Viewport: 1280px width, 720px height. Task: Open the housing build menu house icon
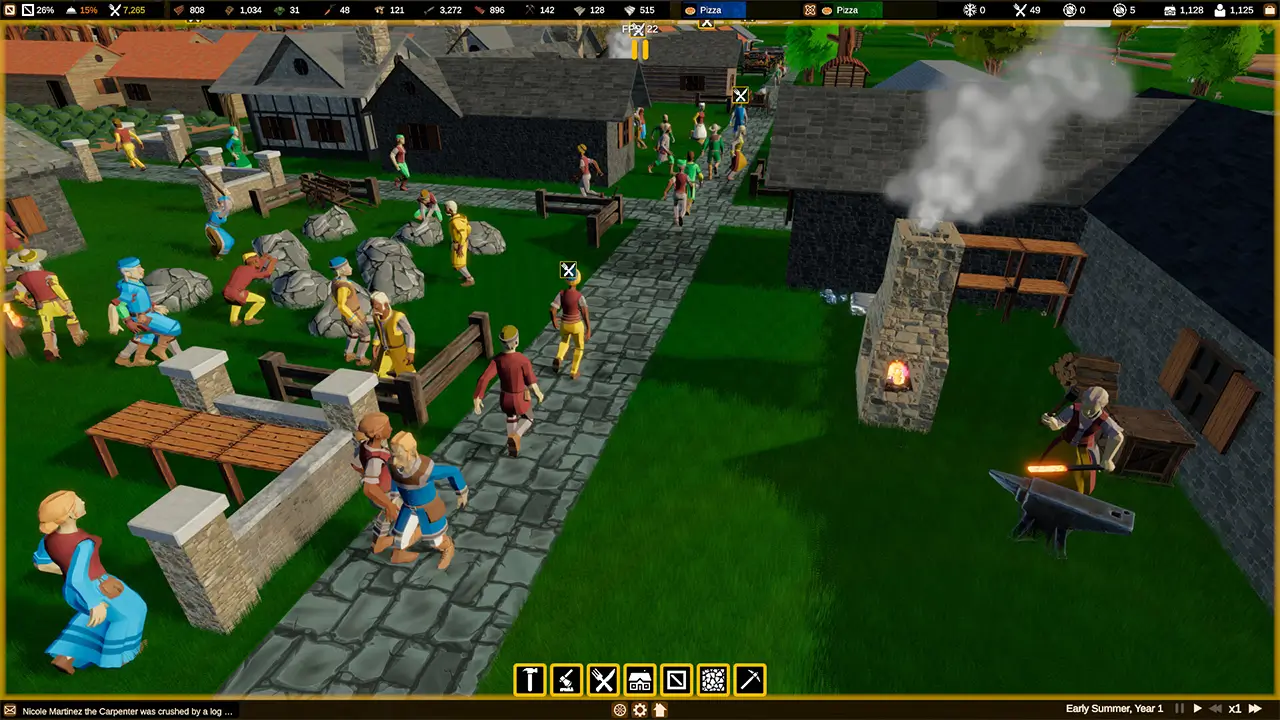click(x=639, y=680)
